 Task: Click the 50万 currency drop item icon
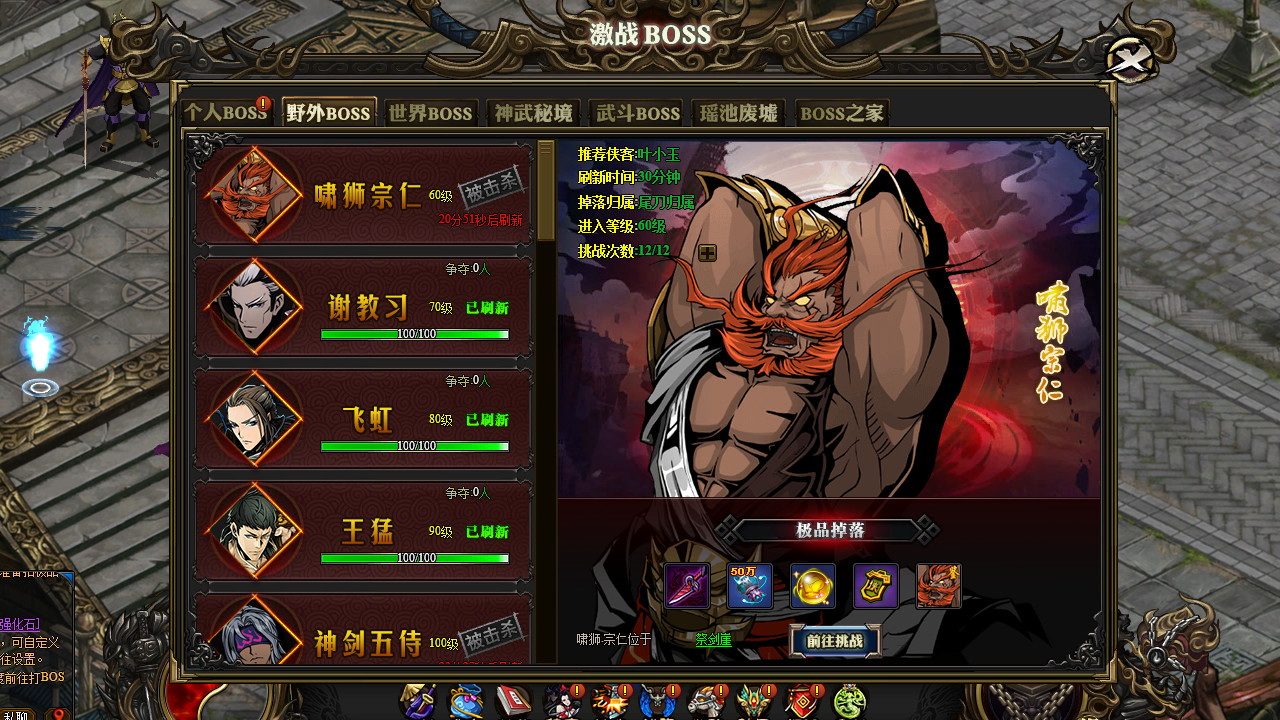[750, 586]
